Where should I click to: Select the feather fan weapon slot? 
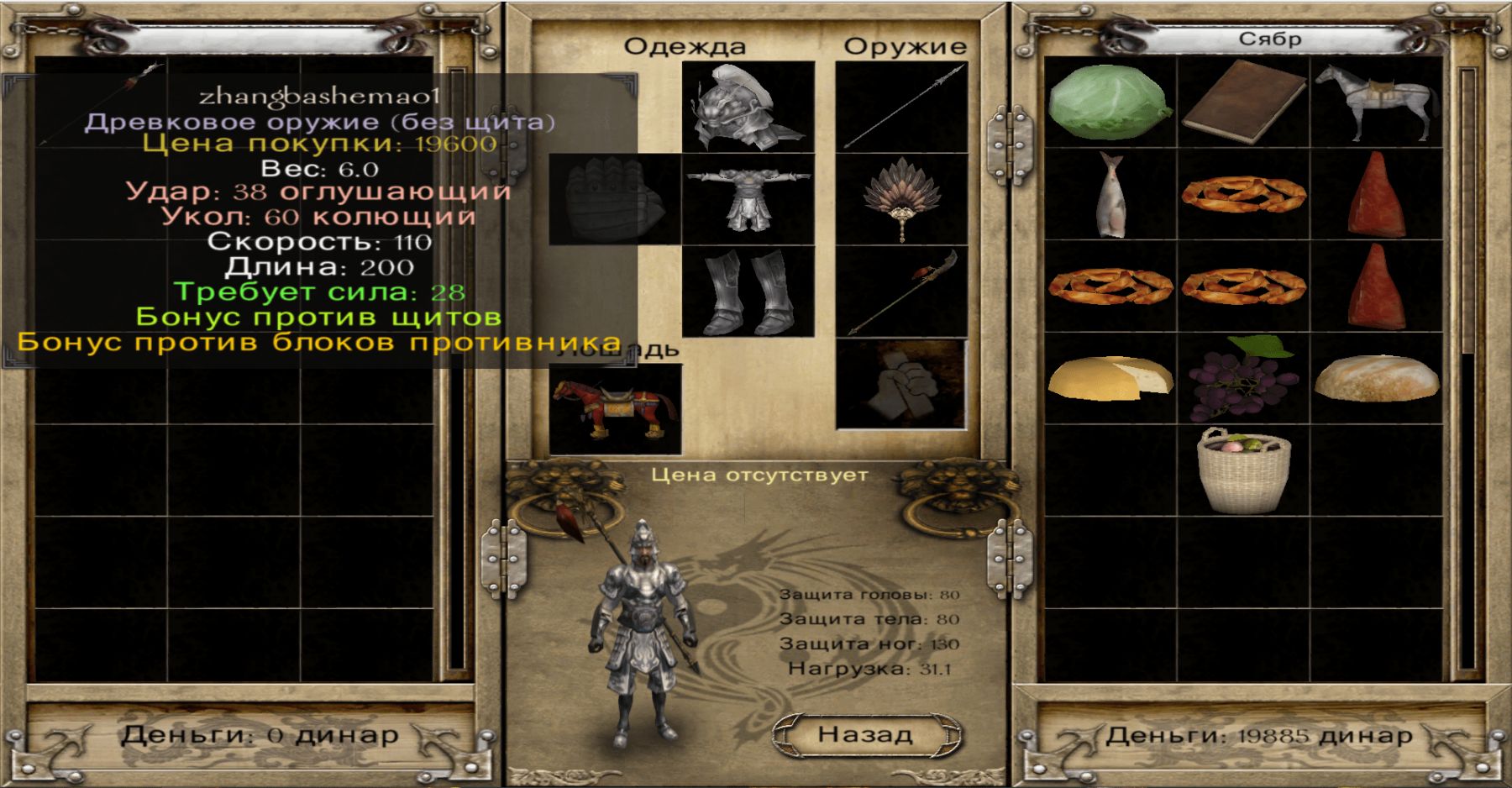coord(902,199)
